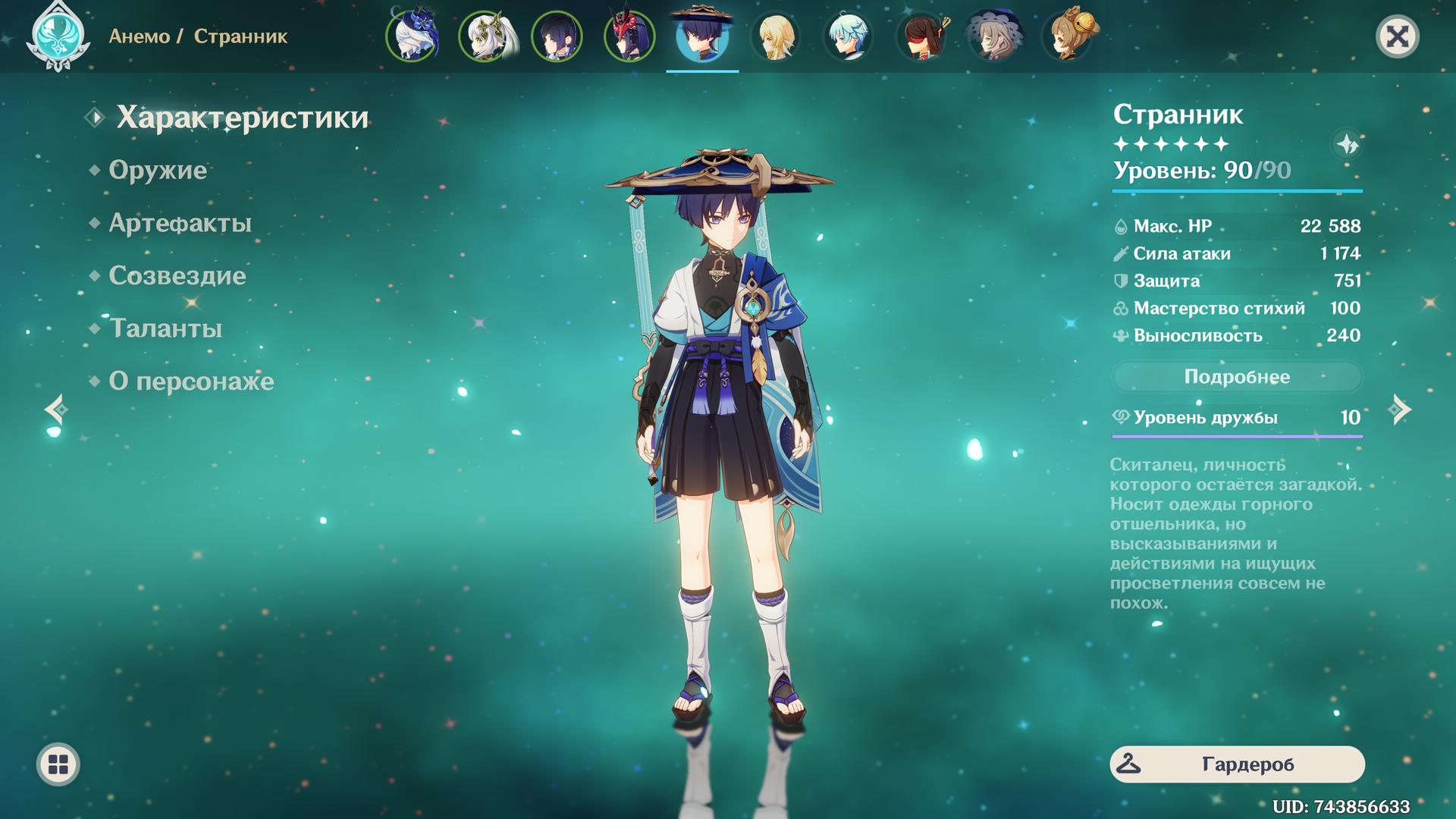Image resolution: width=1456 pixels, height=819 pixels.
Task: Select the Характеристики menu entry
Action: (242, 118)
